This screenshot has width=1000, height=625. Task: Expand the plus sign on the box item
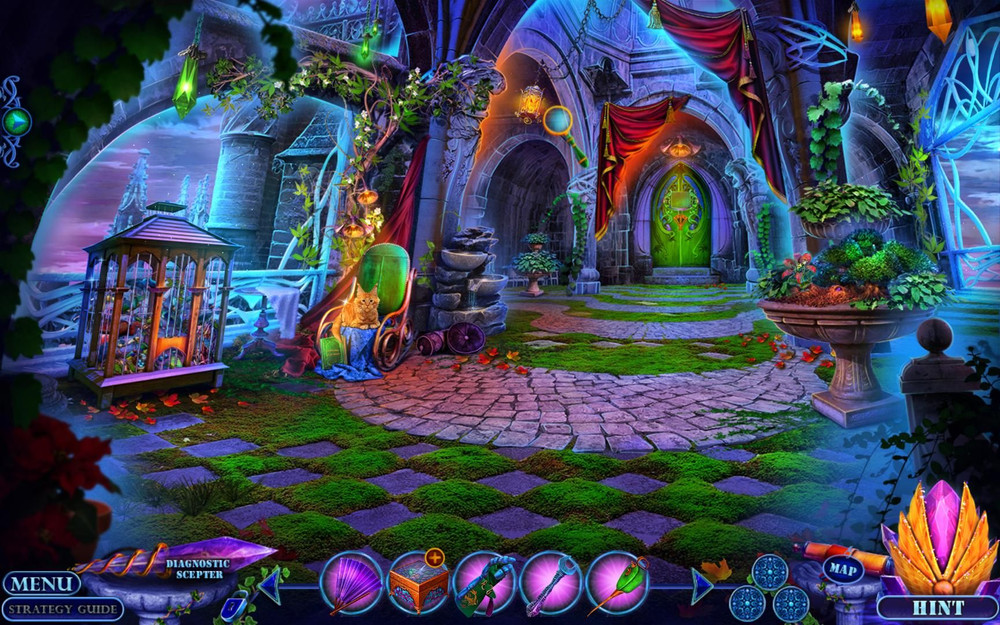(x=434, y=558)
